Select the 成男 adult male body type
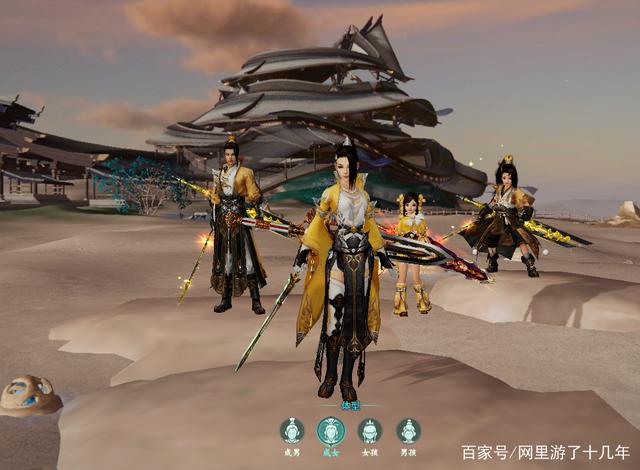This screenshot has height=470, width=640. (x=292, y=431)
